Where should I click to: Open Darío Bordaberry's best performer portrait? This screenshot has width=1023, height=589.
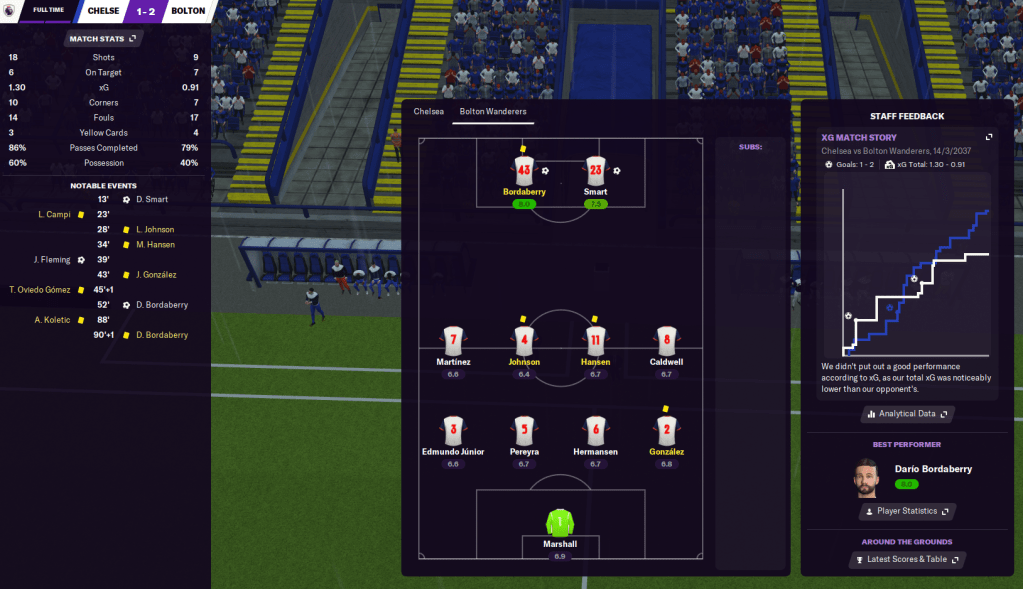[866, 478]
